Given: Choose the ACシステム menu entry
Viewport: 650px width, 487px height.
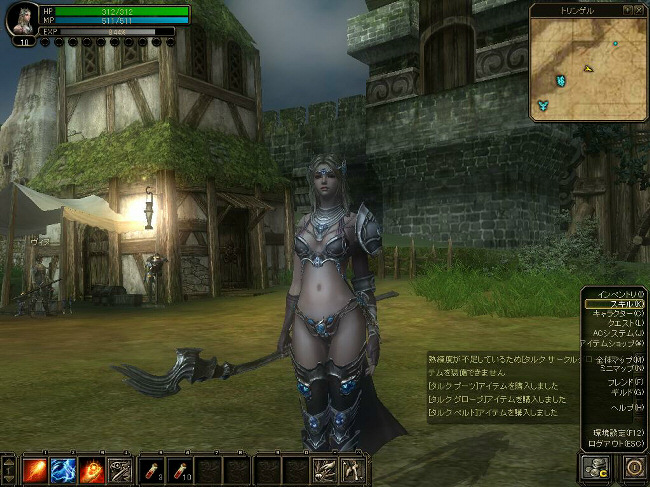Looking at the screenshot, I should [614, 333].
